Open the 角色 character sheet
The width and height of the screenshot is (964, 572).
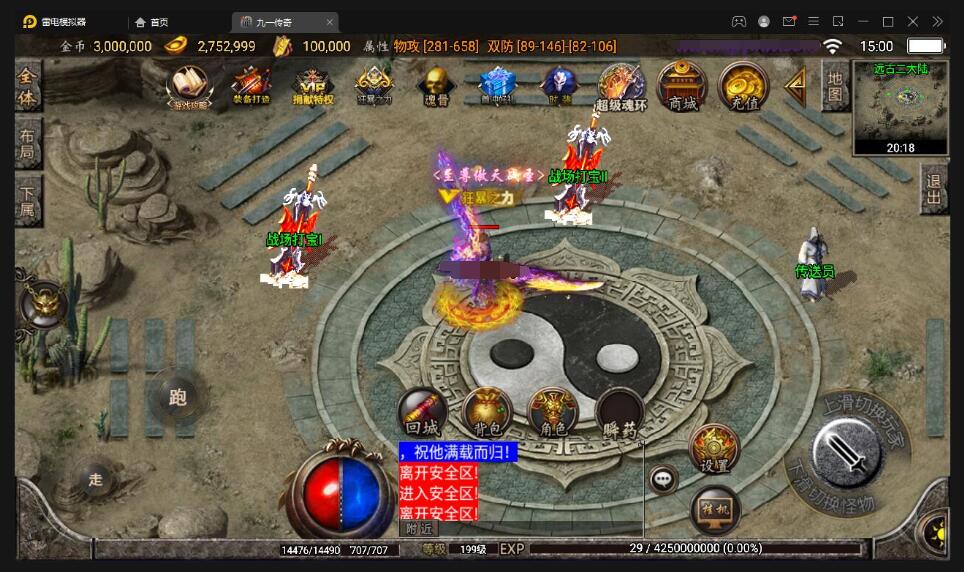point(552,412)
